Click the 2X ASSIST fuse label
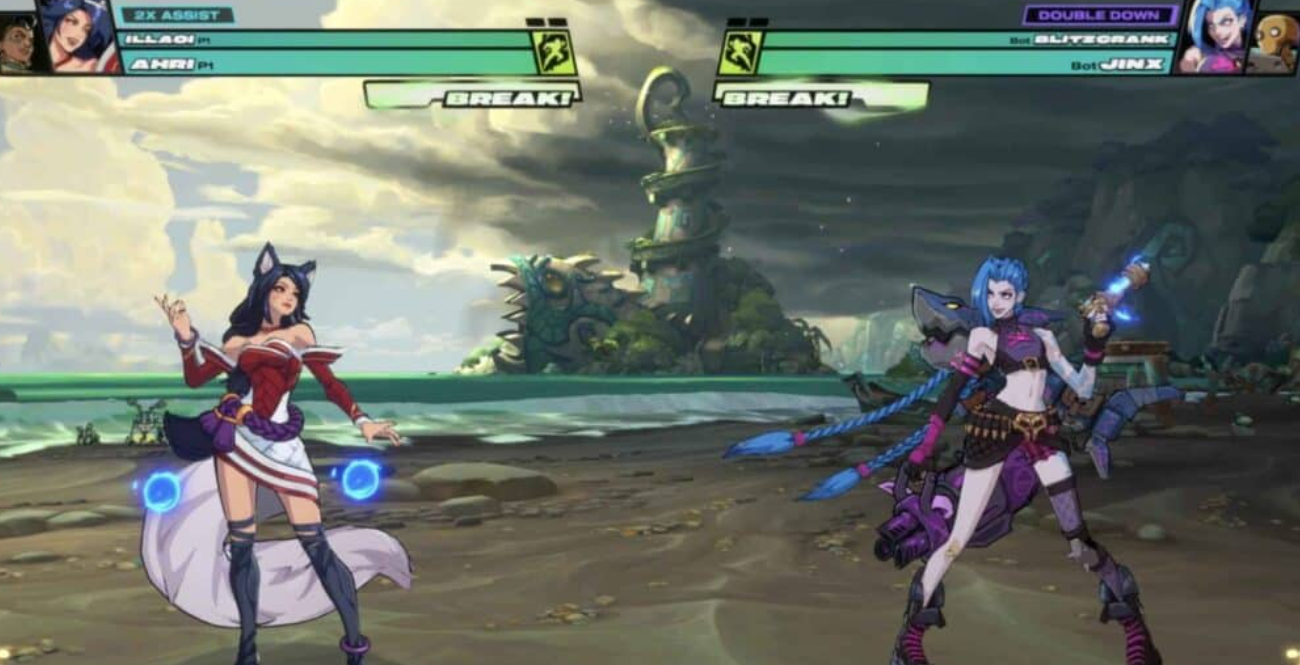The image size is (1300, 665). pos(177,15)
